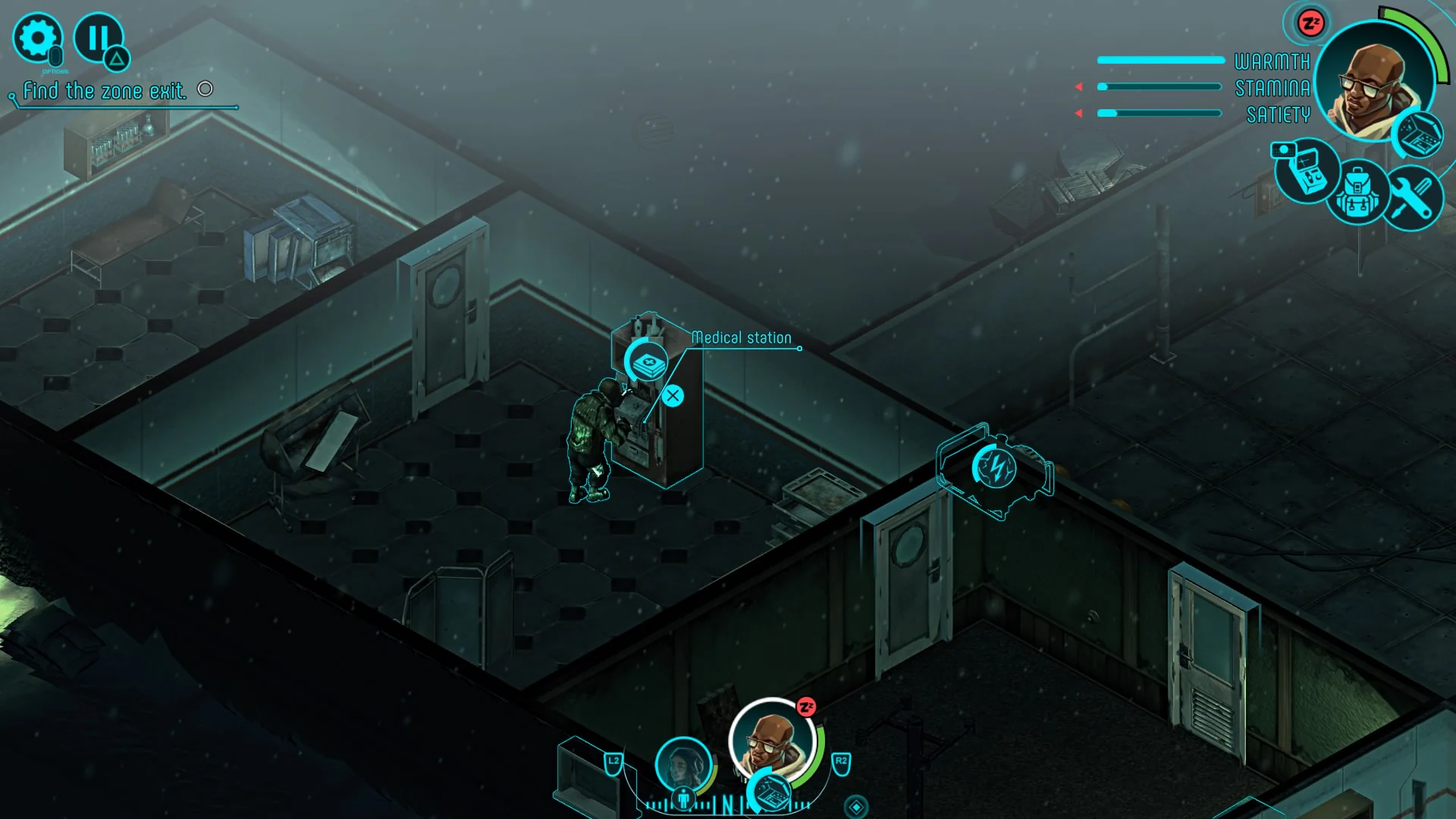
Task: Click the Zz indicator beside the top-right portrait
Action: (1310, 24)
